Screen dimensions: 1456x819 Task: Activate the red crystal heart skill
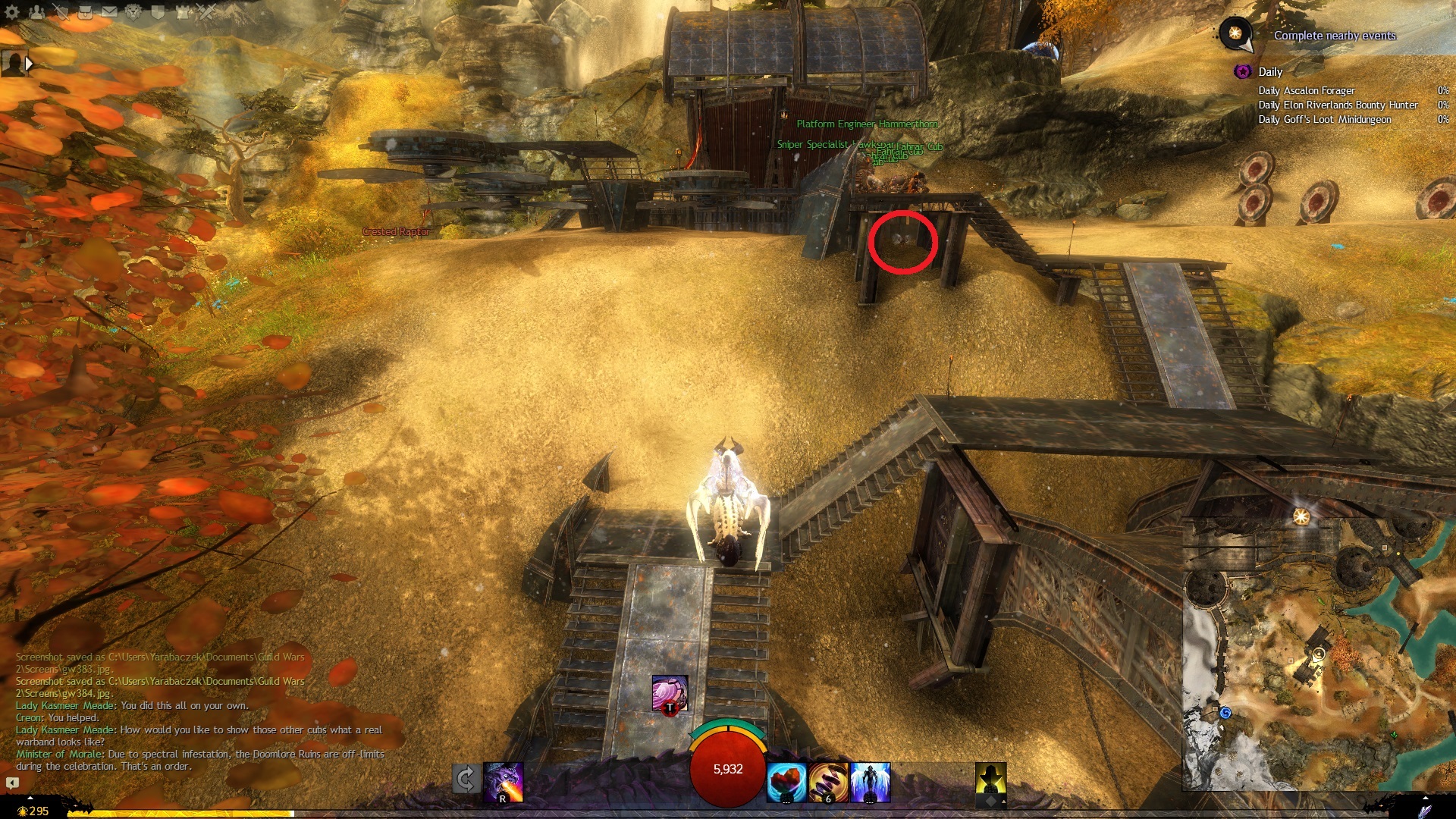pos(786,782)
